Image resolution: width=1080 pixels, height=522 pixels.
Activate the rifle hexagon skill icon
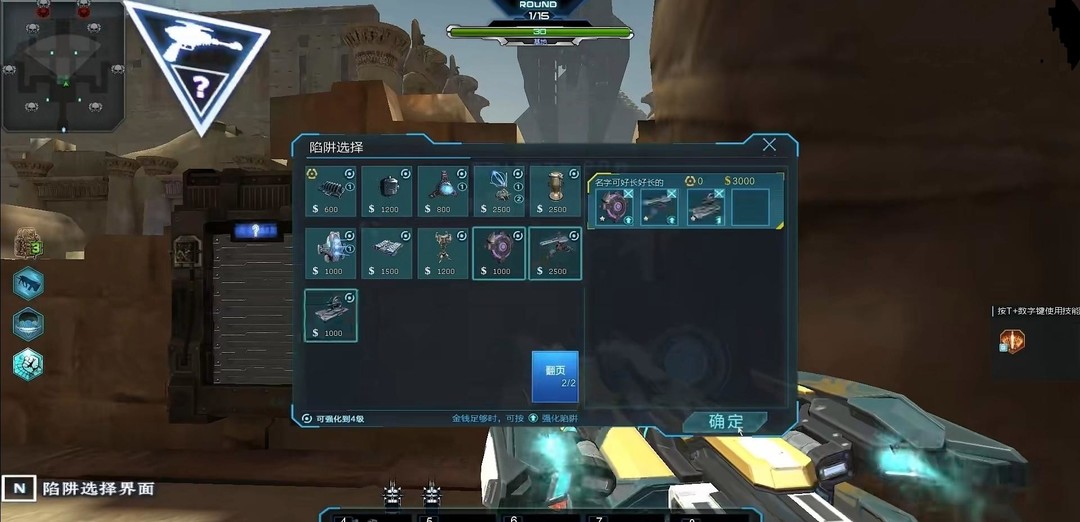click(28, 283)
